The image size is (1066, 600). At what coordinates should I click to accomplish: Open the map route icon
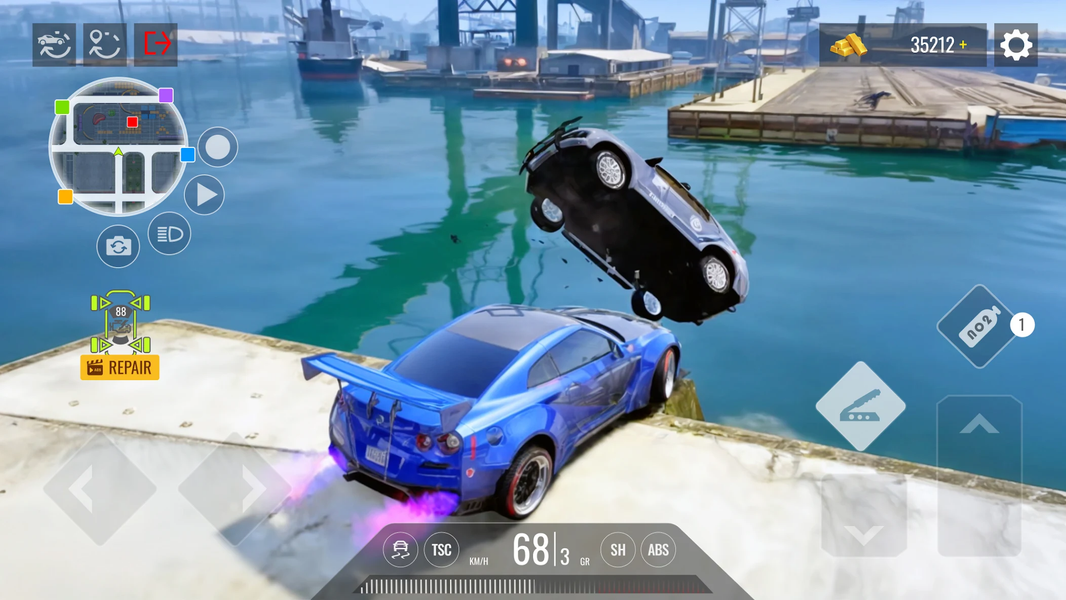click(105, 44)
